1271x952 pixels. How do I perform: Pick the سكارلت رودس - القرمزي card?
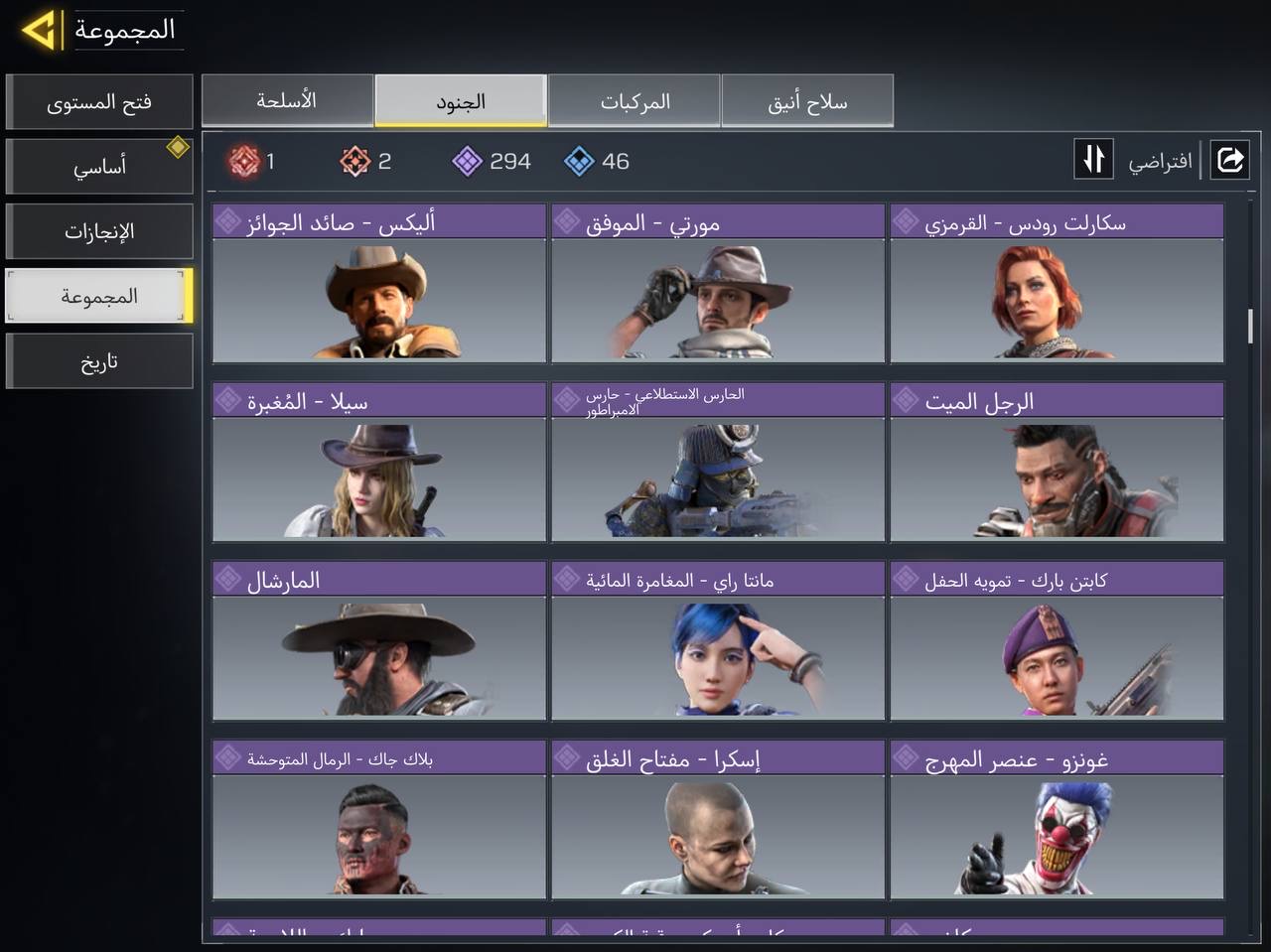tap(1057, 284)
